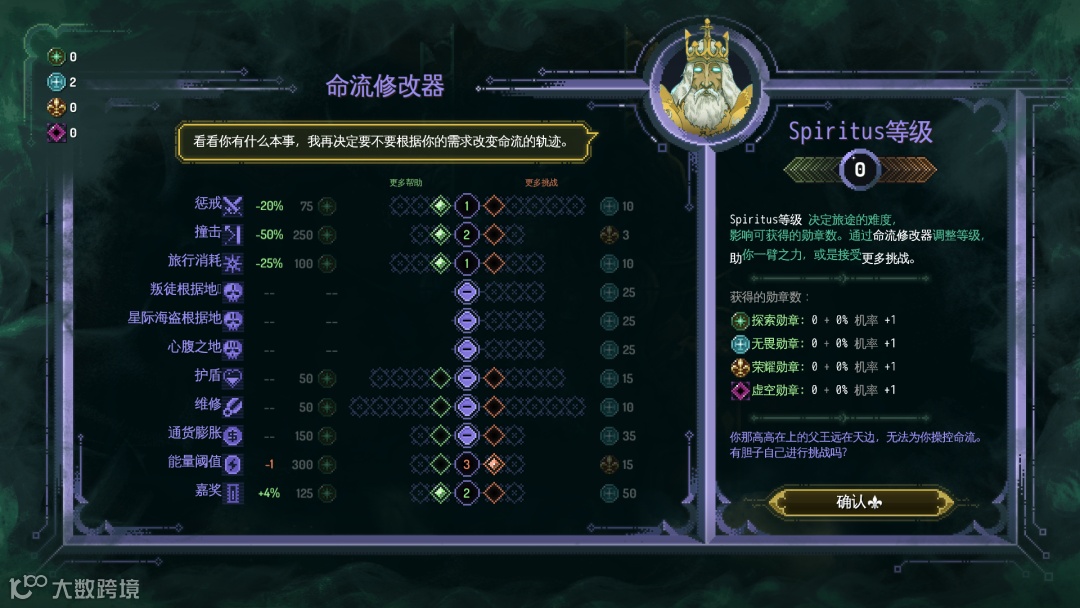
Task: Select the 惩戒 crossed-swords modifier icon
Action: click(233, 207)
